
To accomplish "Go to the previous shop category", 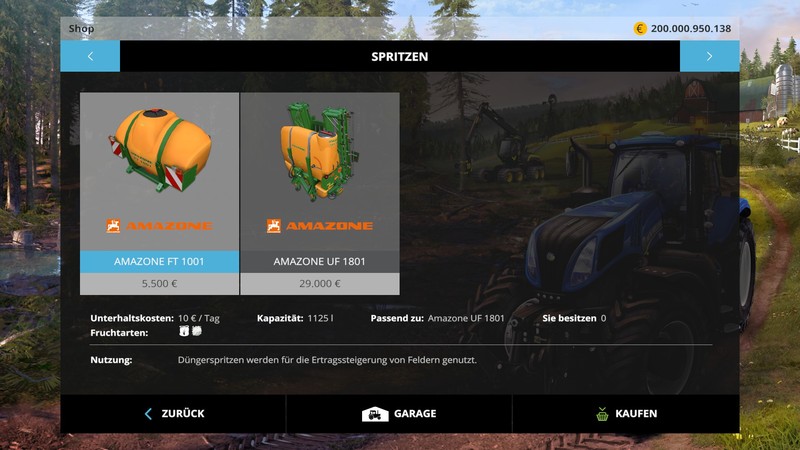I will coord(90,56).
